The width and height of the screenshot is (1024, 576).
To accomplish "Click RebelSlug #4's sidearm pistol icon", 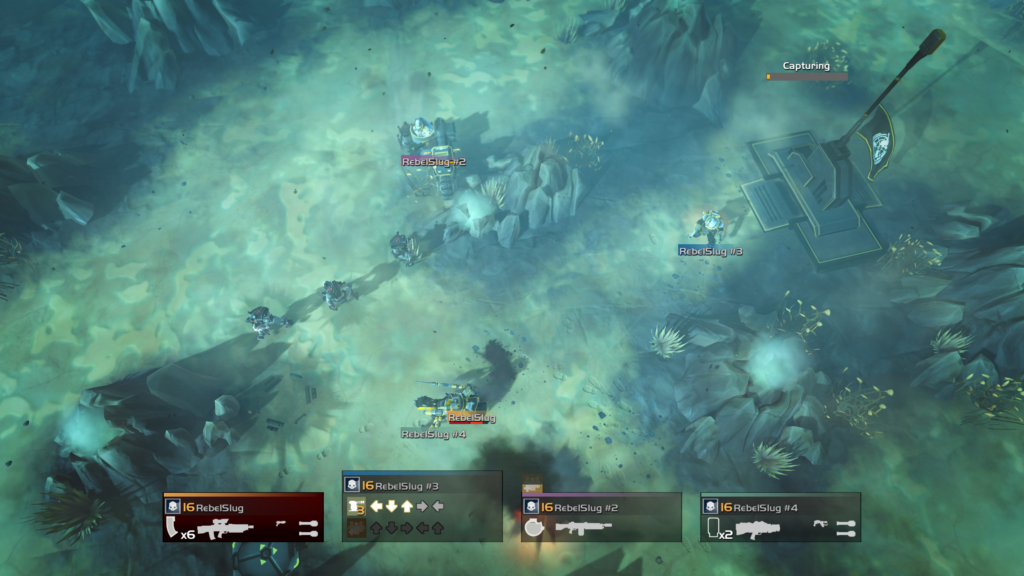I will point(818,523).
